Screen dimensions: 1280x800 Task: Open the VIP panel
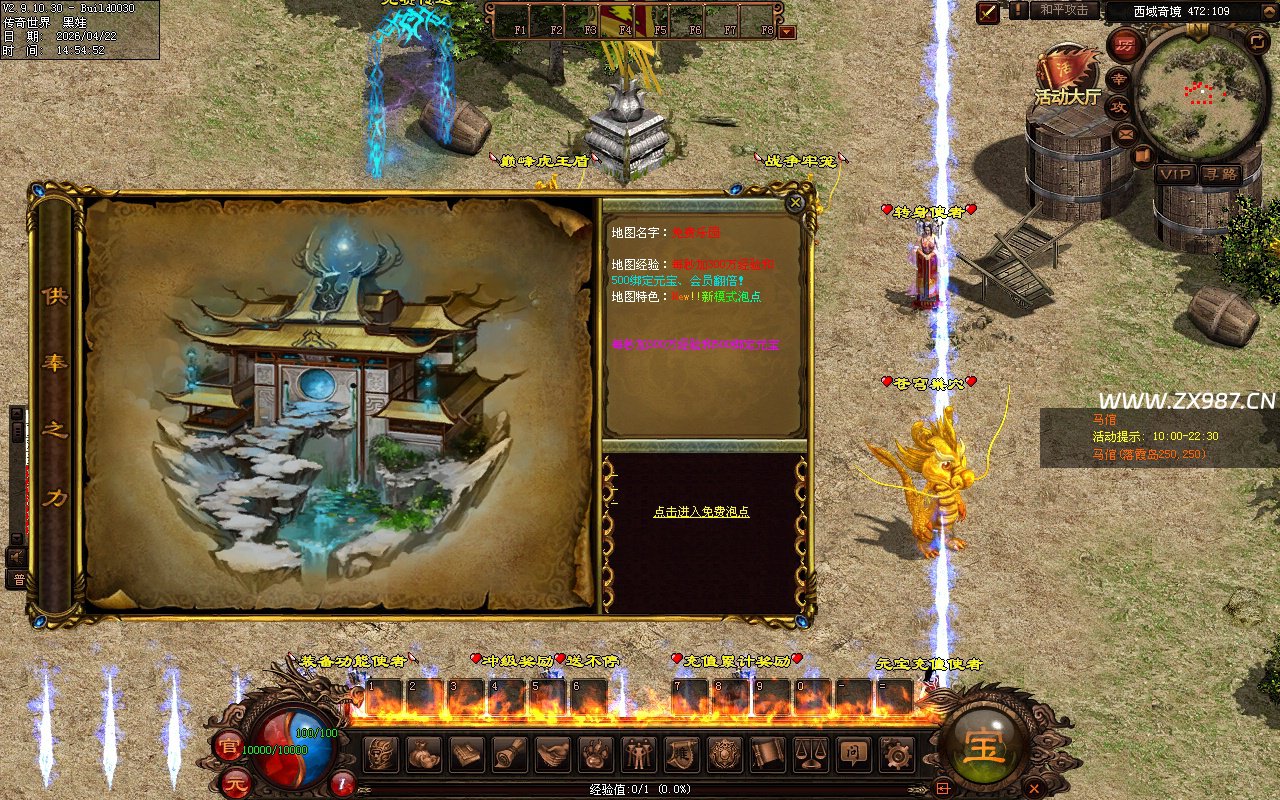(x=1175, y=174)
